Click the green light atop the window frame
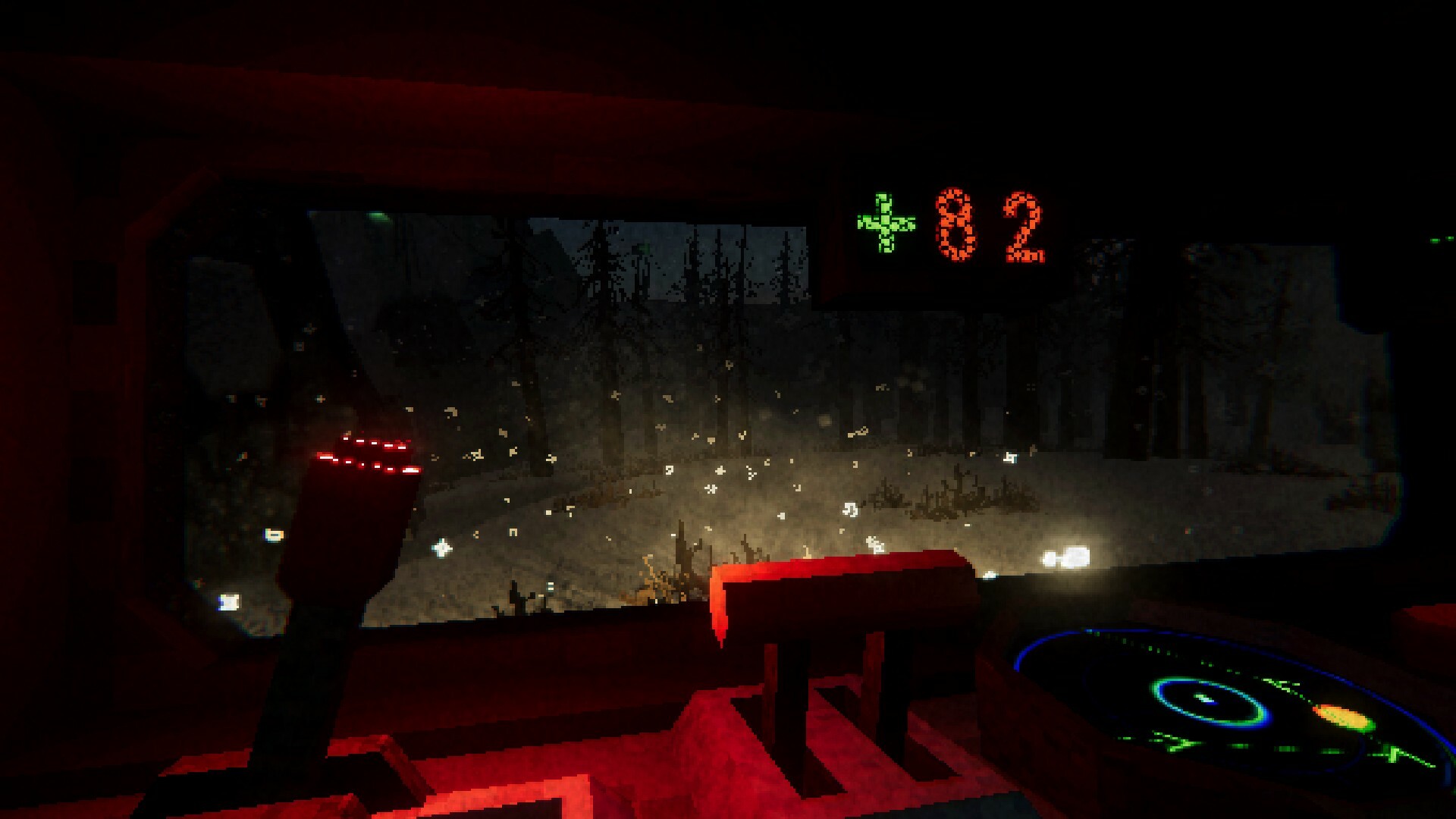This screenshot has width=1456, height=819. (377, 216)
